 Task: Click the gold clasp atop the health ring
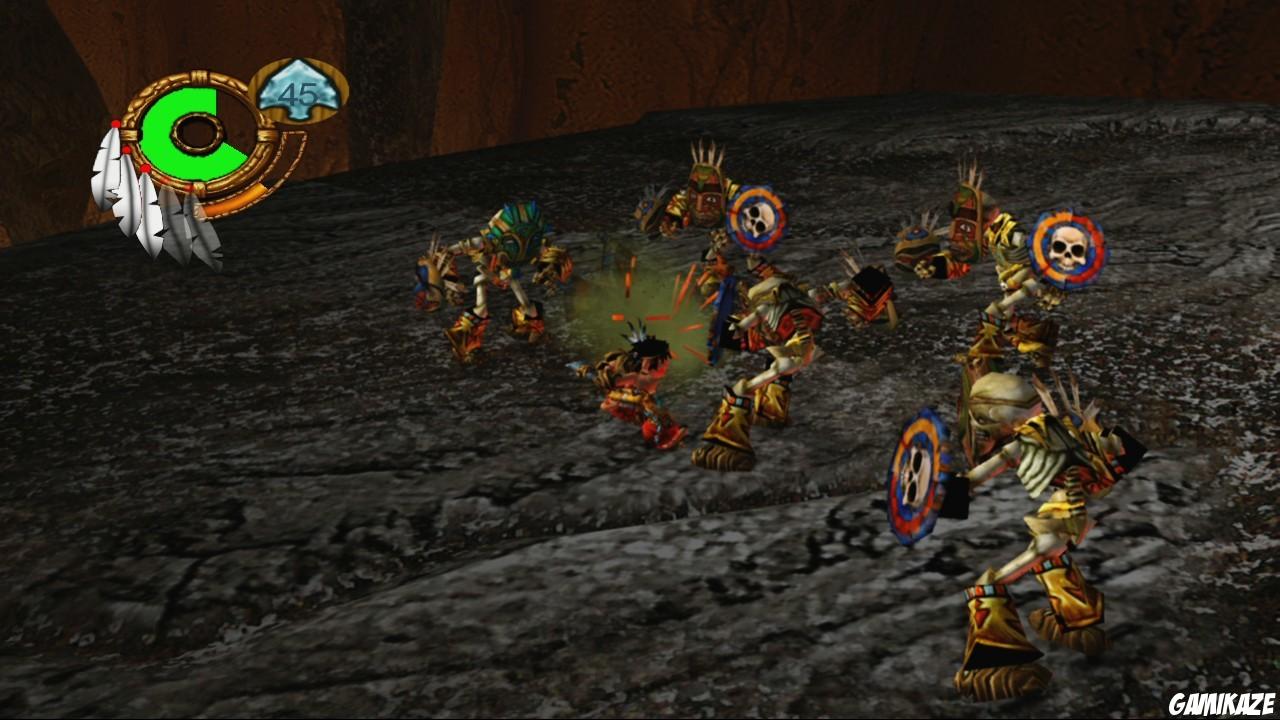[199, 74]
